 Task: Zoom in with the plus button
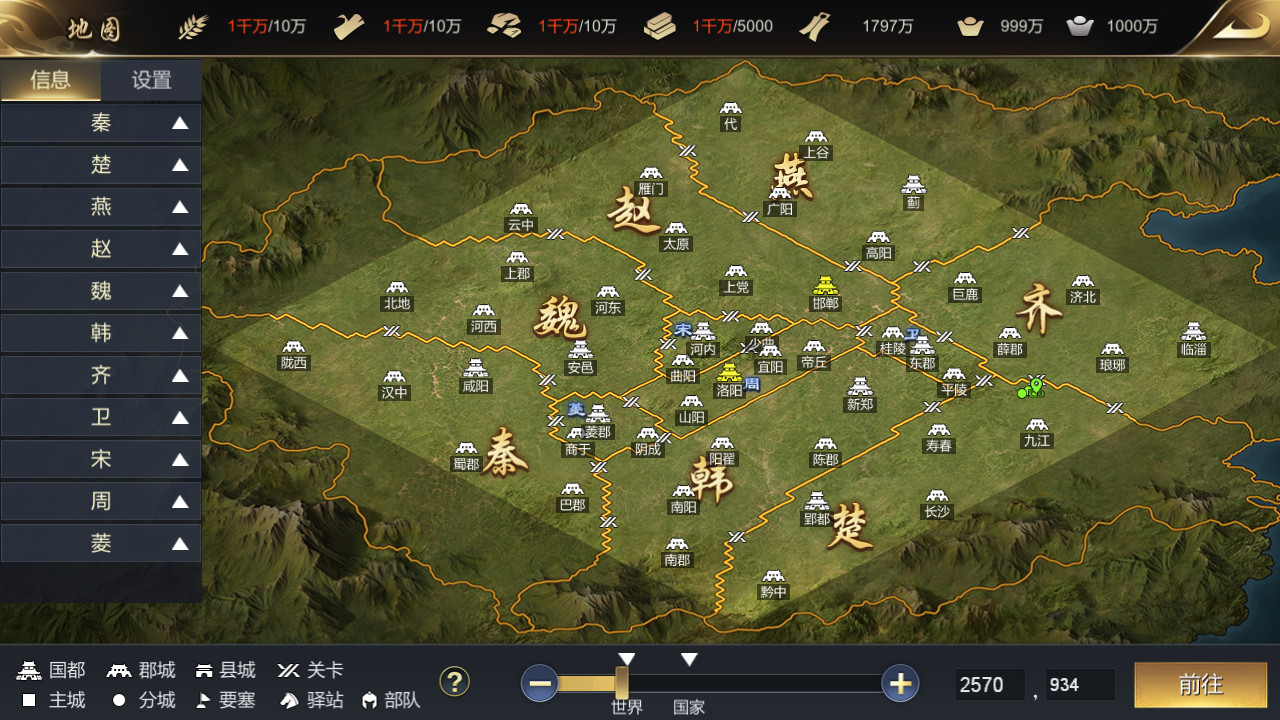[900, 684]
